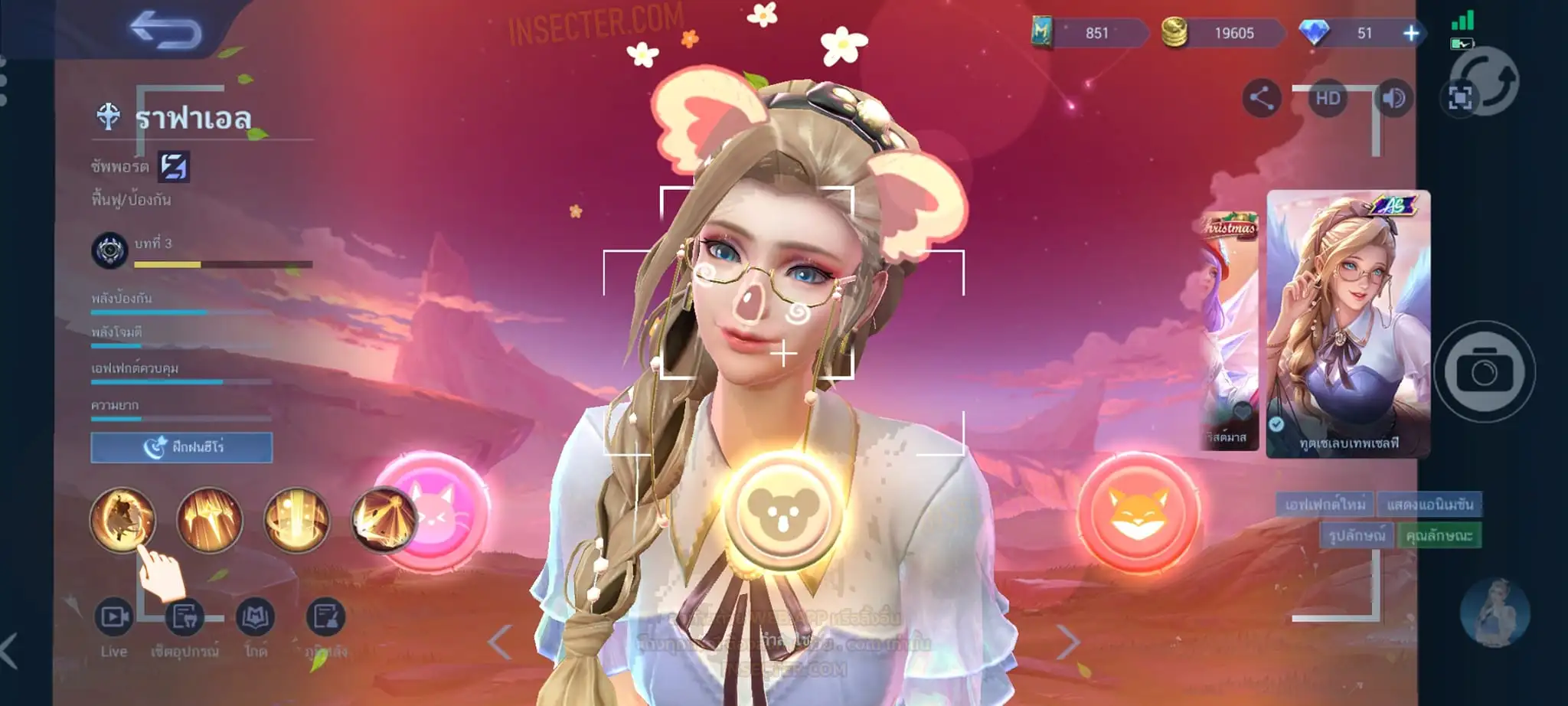Toggle the HD quality button
The image size is (1568, 706).
[x=1328, y=98]
